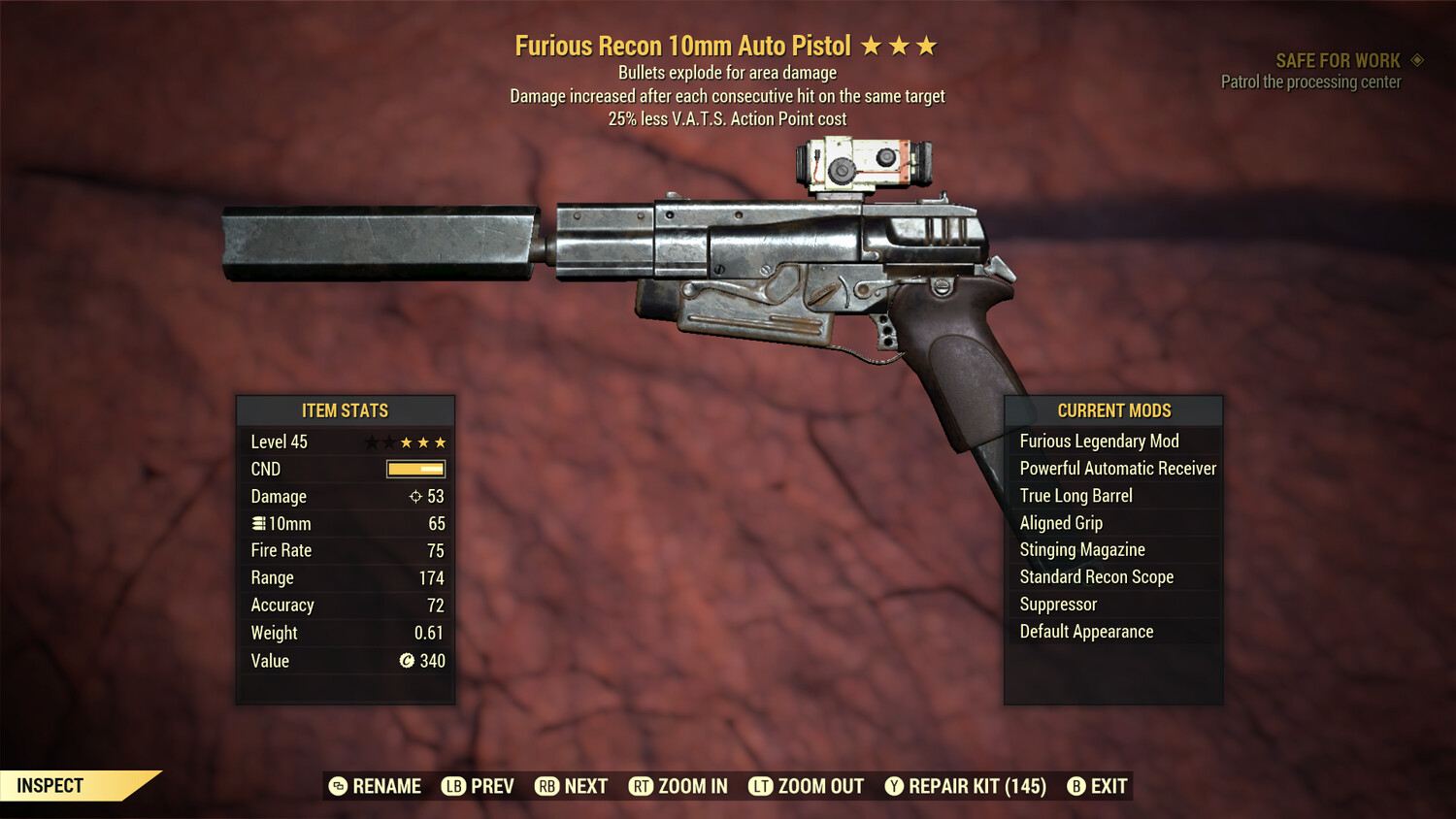The image size is (1456, 819).
Task: Select the 10mm ammo icon
Action: 258,523
